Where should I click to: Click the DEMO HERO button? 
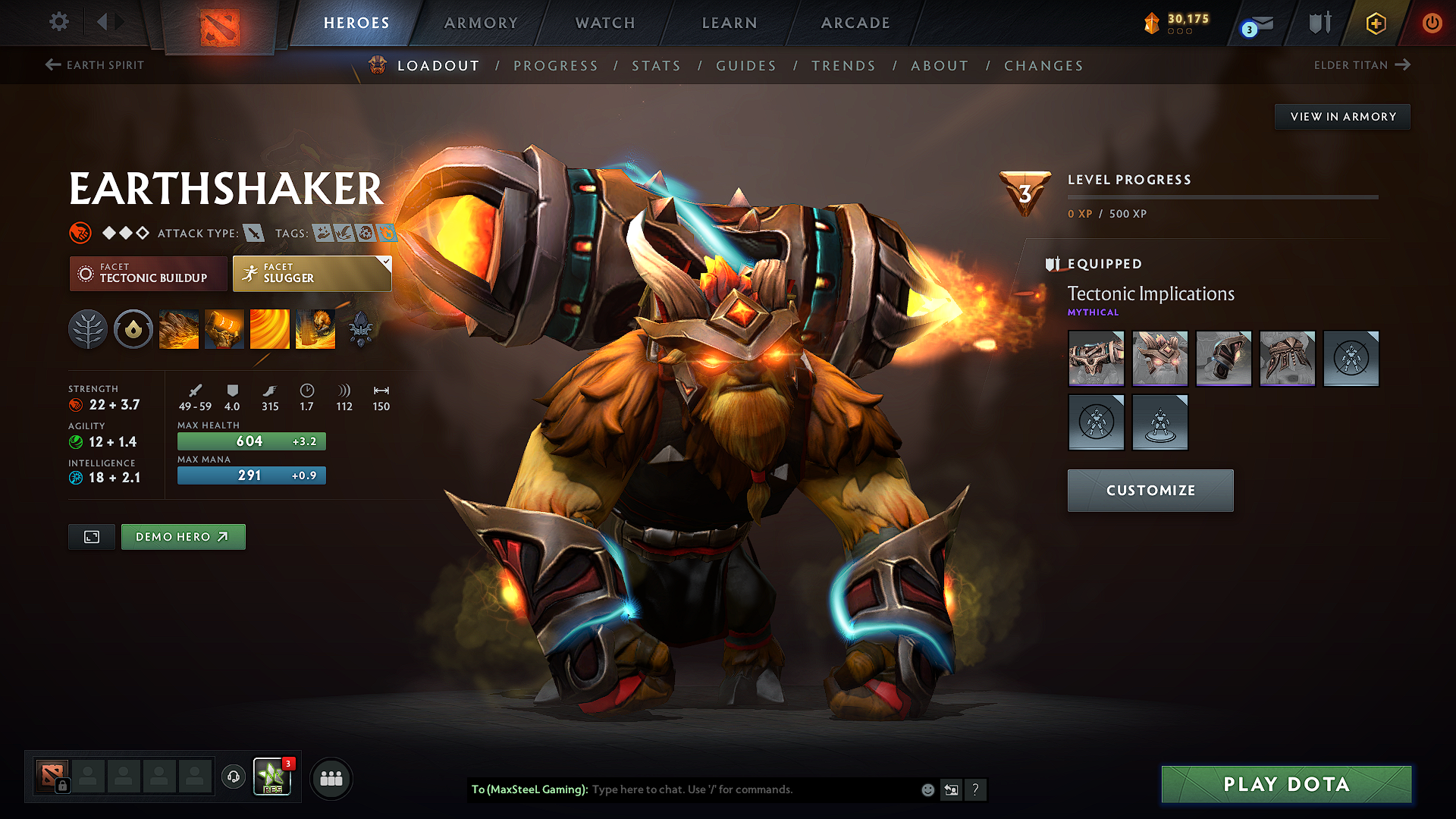coord(183,536)
